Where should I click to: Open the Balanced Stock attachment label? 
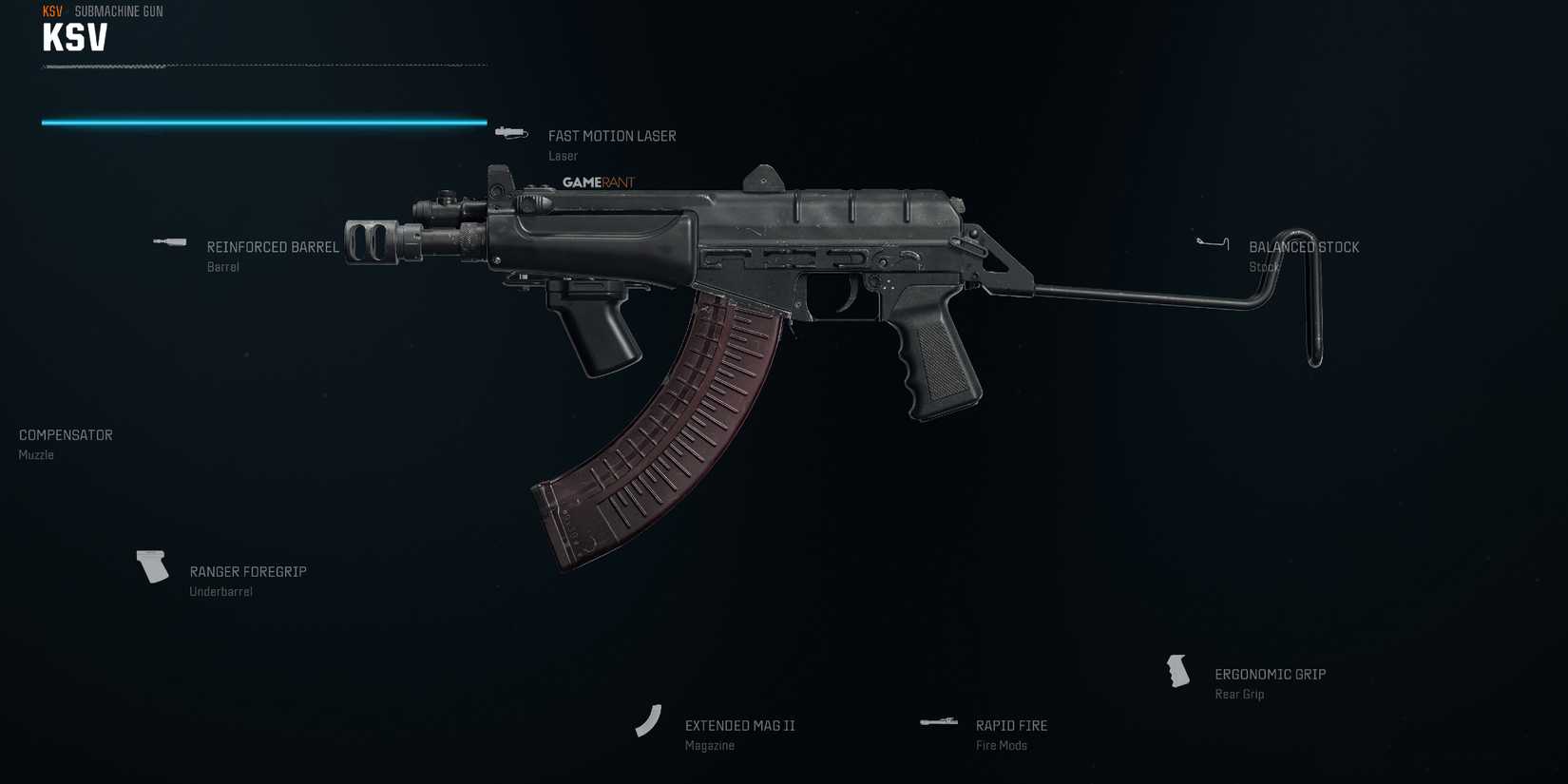pos(1304,246)
